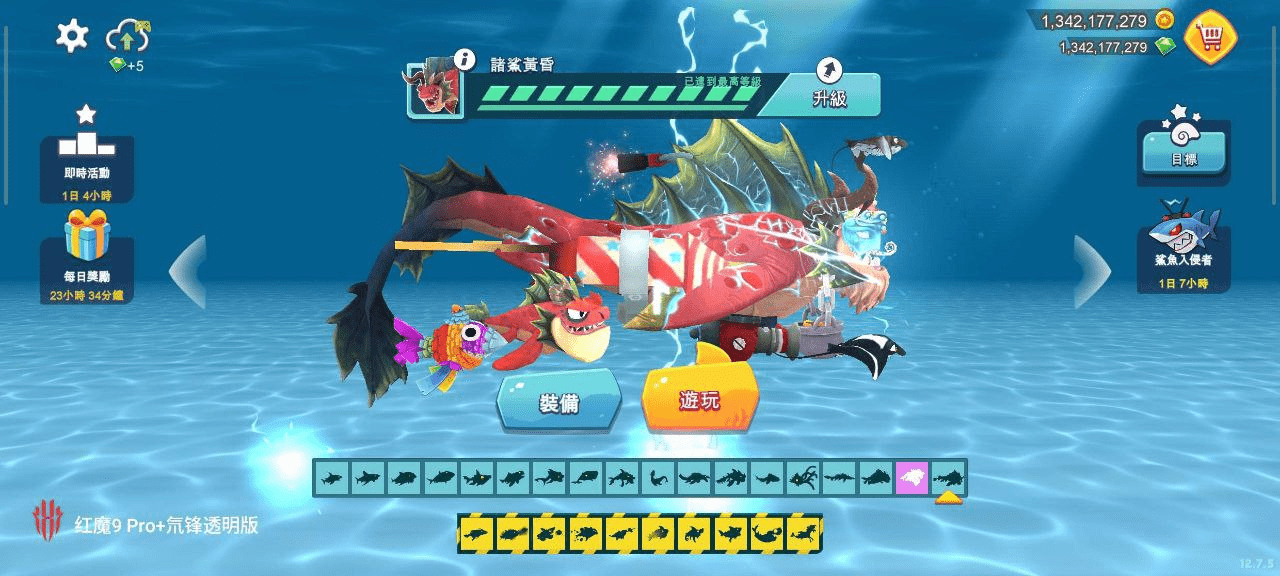
Task: Claim the 每日獎勵 daily reward gift
Action: [87, 255]
